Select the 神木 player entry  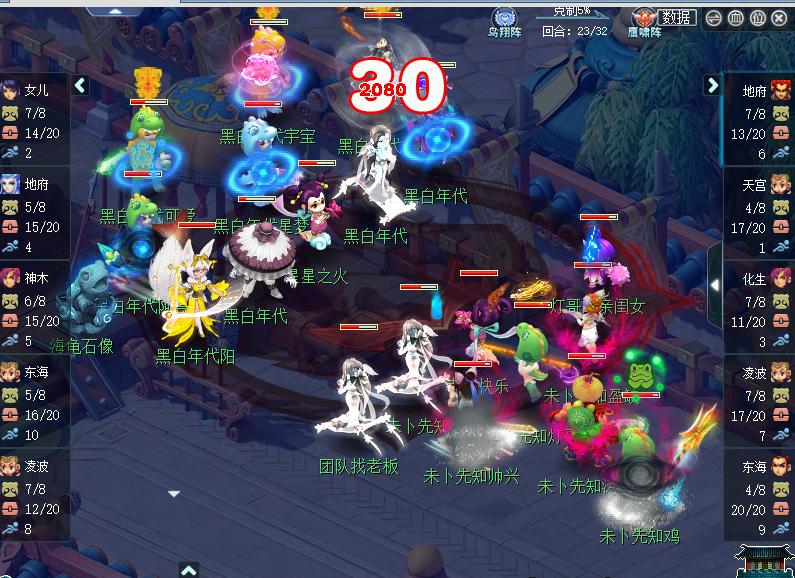point(34,279)
